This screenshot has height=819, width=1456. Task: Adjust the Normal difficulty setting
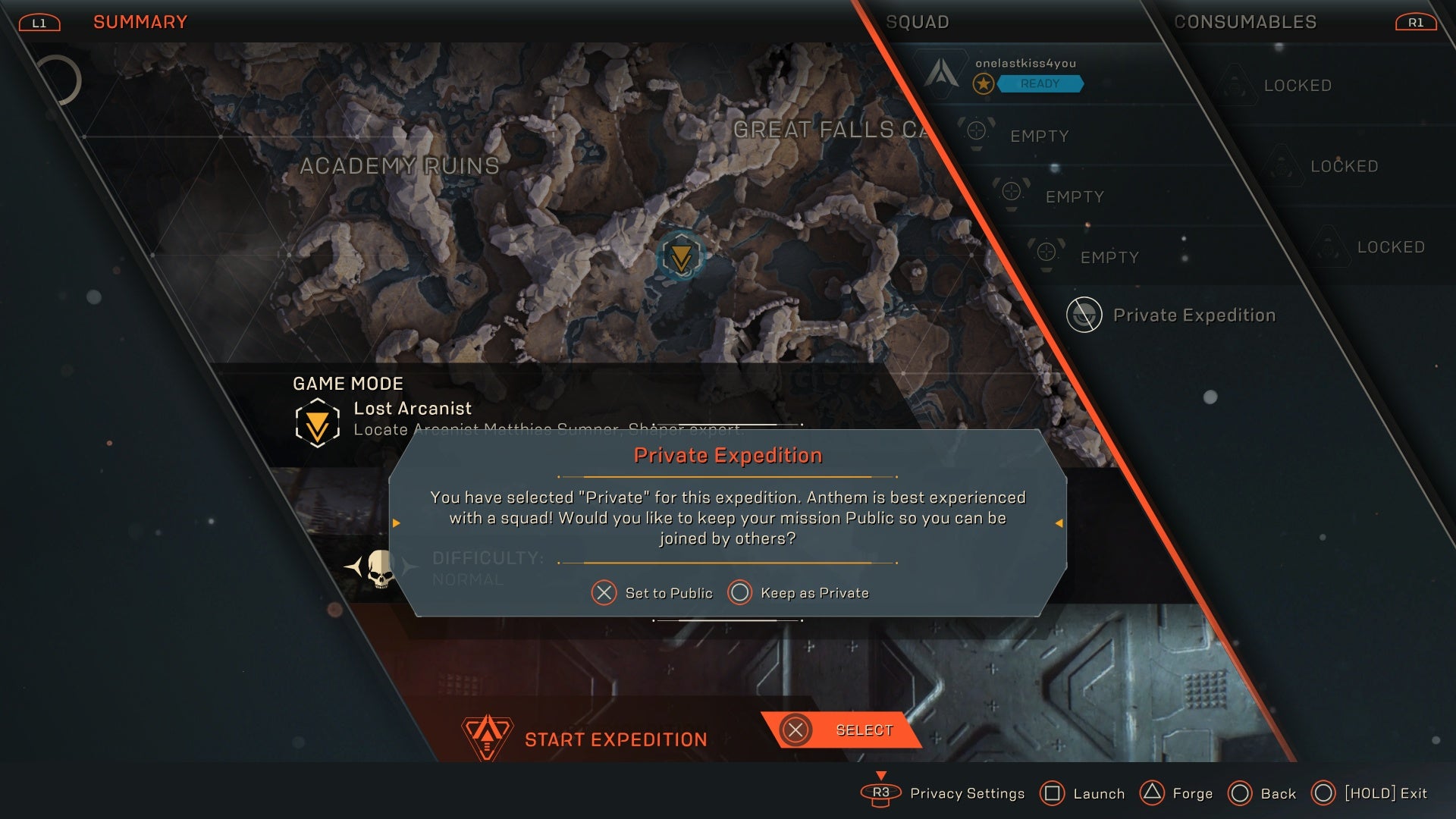click(468, 579)
